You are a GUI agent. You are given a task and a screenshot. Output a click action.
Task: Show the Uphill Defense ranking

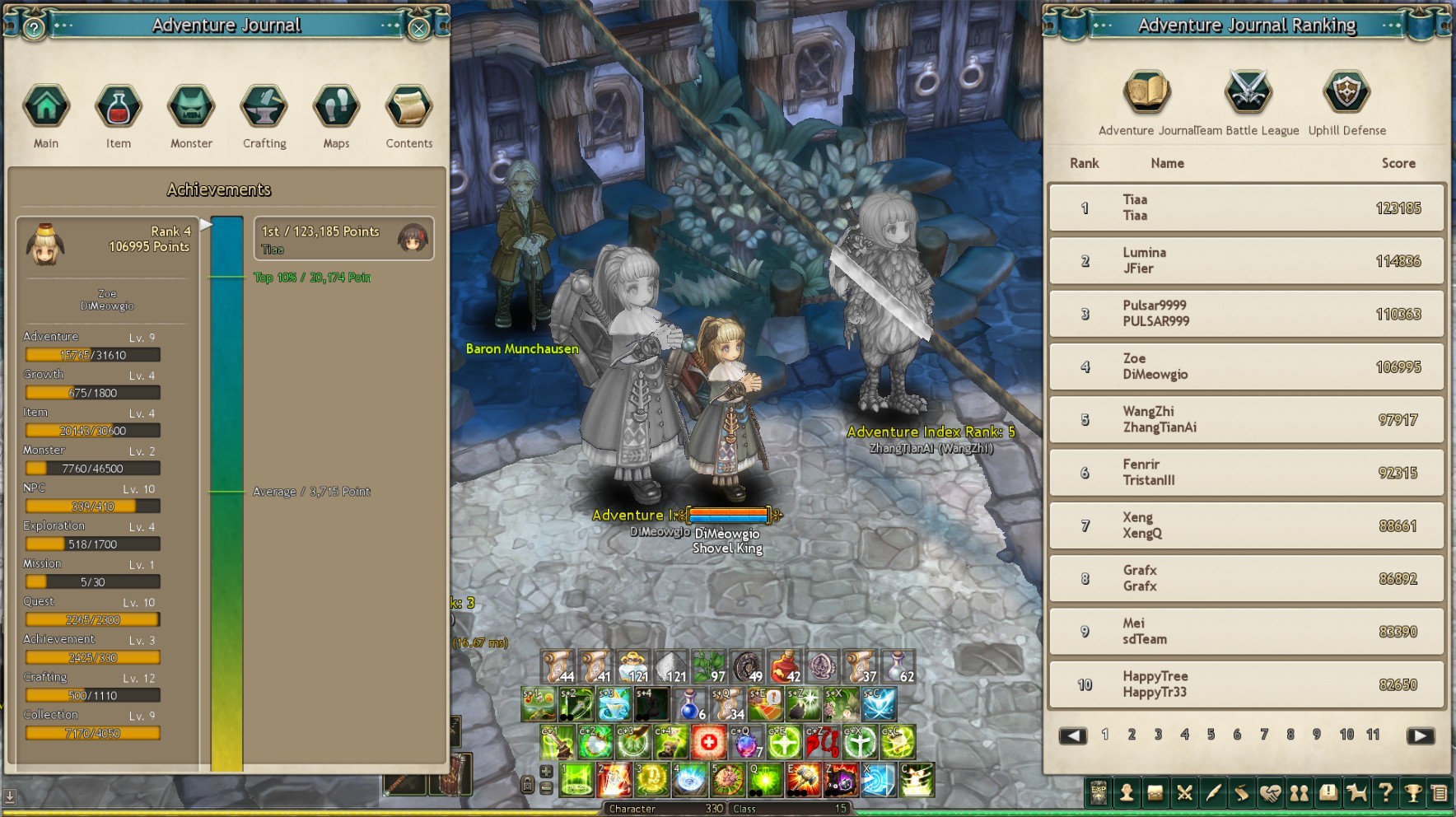point(1346,91)
